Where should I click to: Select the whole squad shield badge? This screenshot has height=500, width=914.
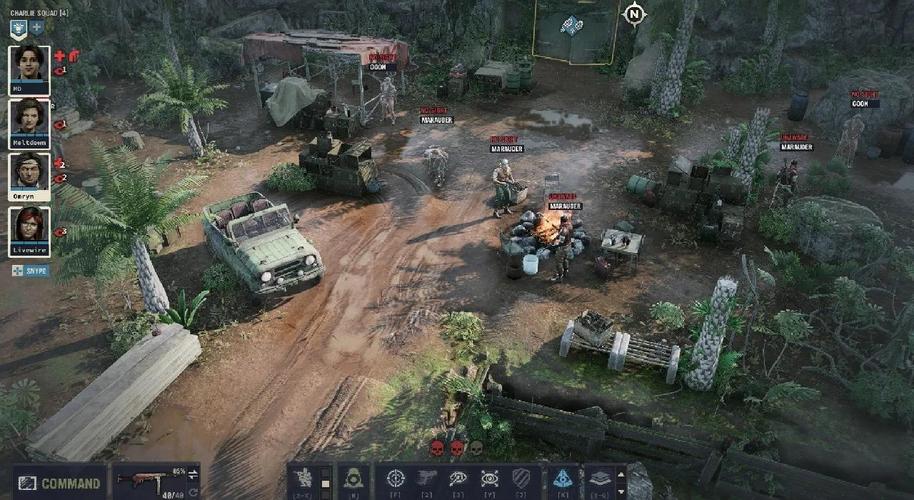coord(18,29)
